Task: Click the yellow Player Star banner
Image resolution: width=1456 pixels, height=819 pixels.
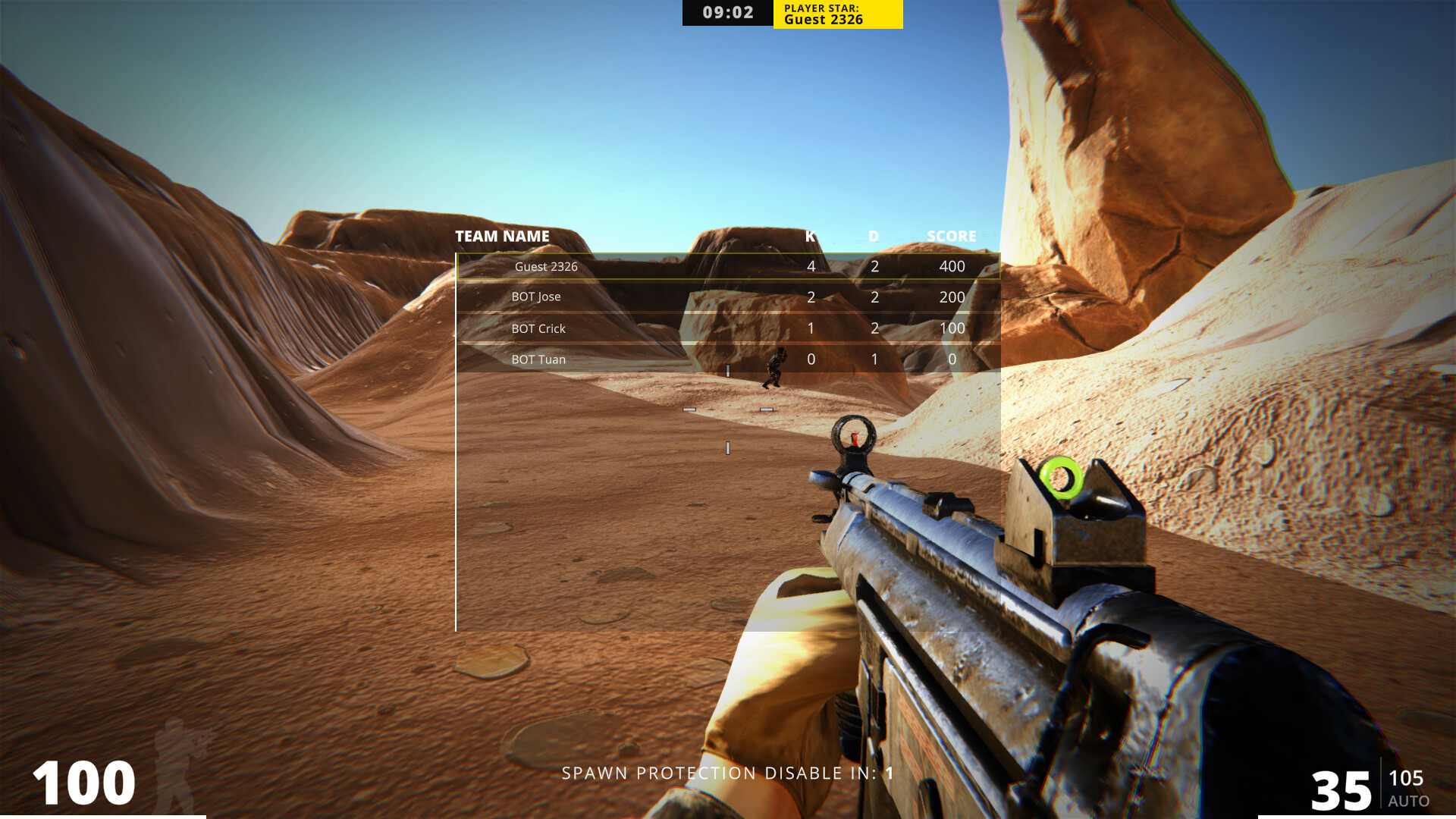Action: pos(836,14)
